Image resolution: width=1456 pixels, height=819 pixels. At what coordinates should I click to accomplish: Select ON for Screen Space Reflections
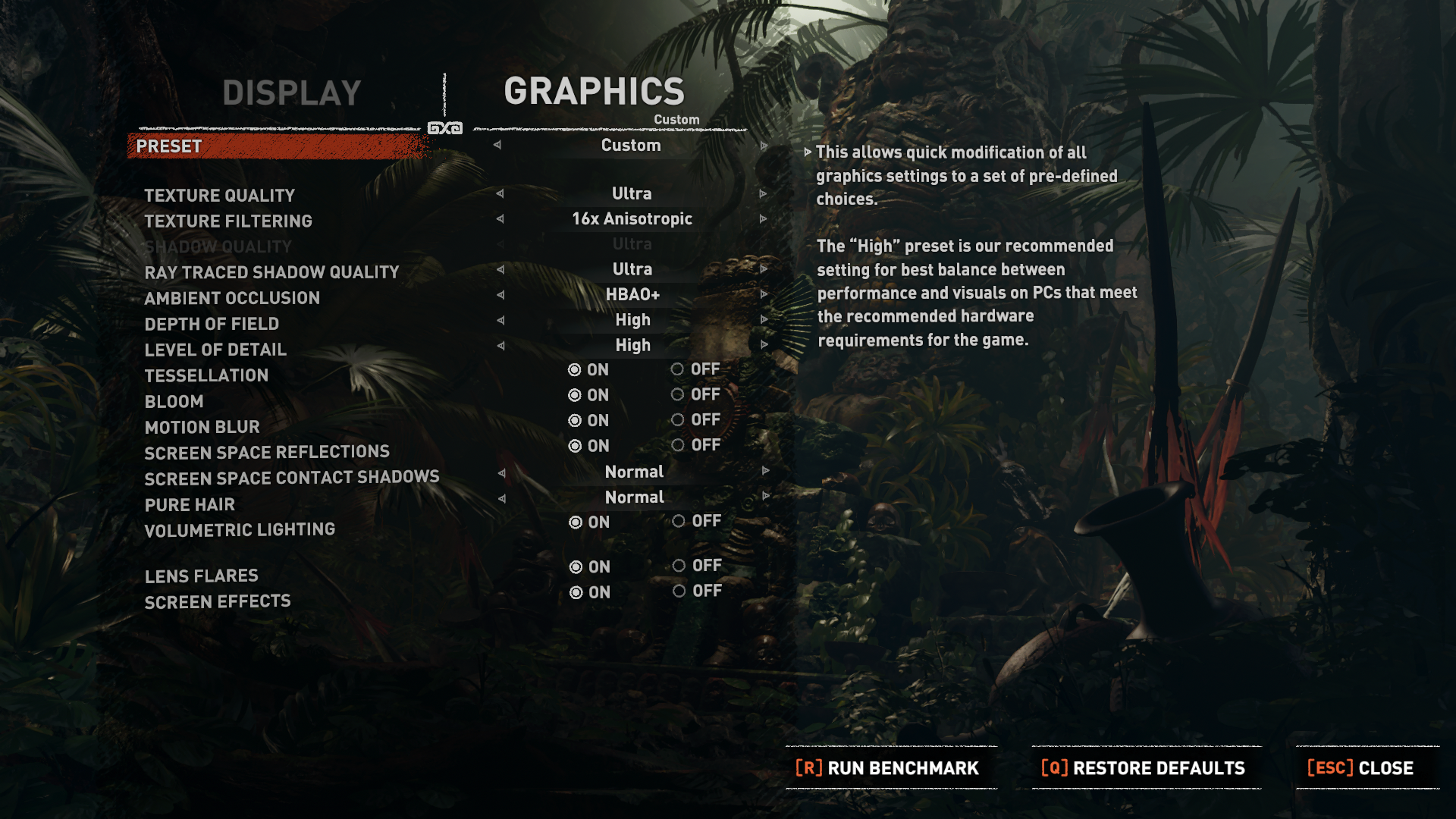tap(576, 446)
